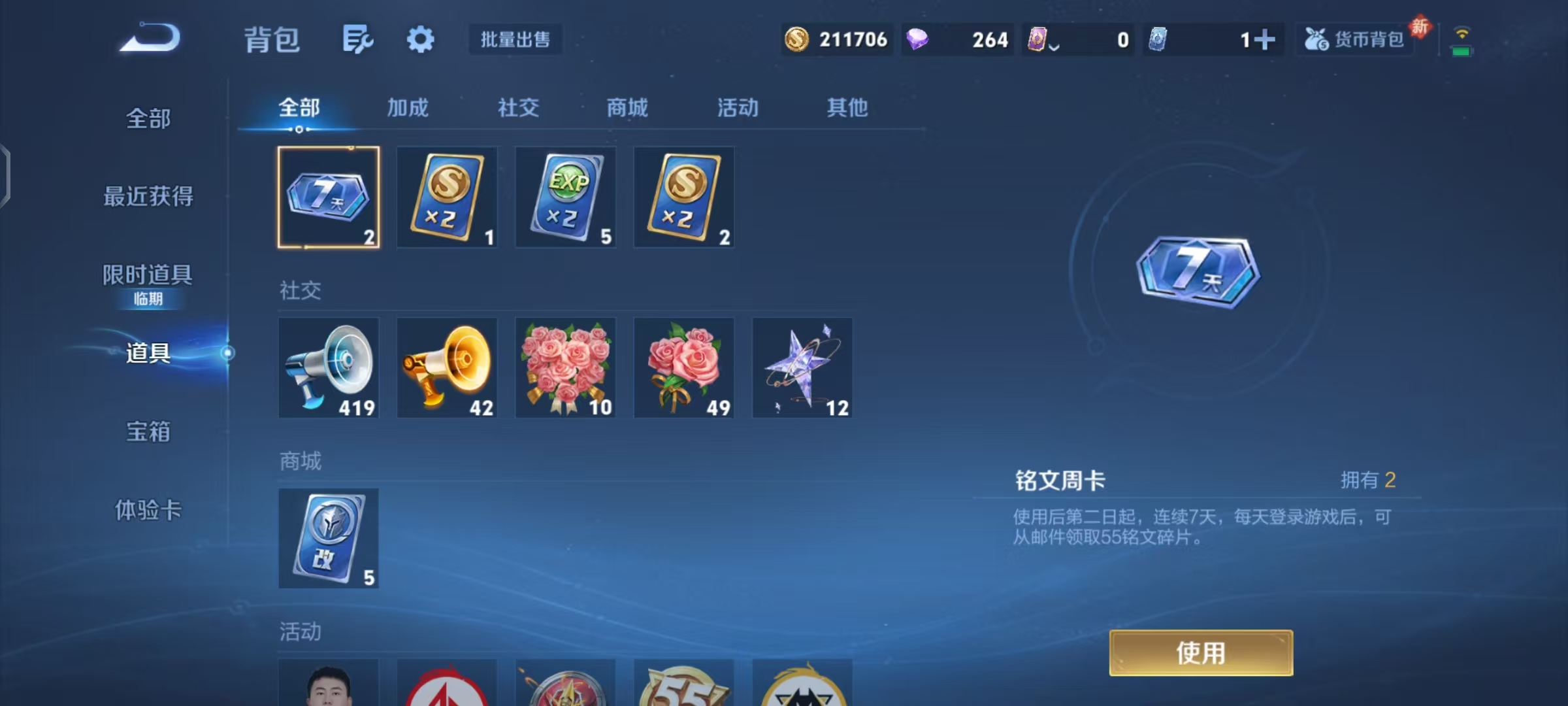The width and height of the screenshot is (1568, 706).
Task: Select the pink rose bouquet item
Action: tap(683, 368)
